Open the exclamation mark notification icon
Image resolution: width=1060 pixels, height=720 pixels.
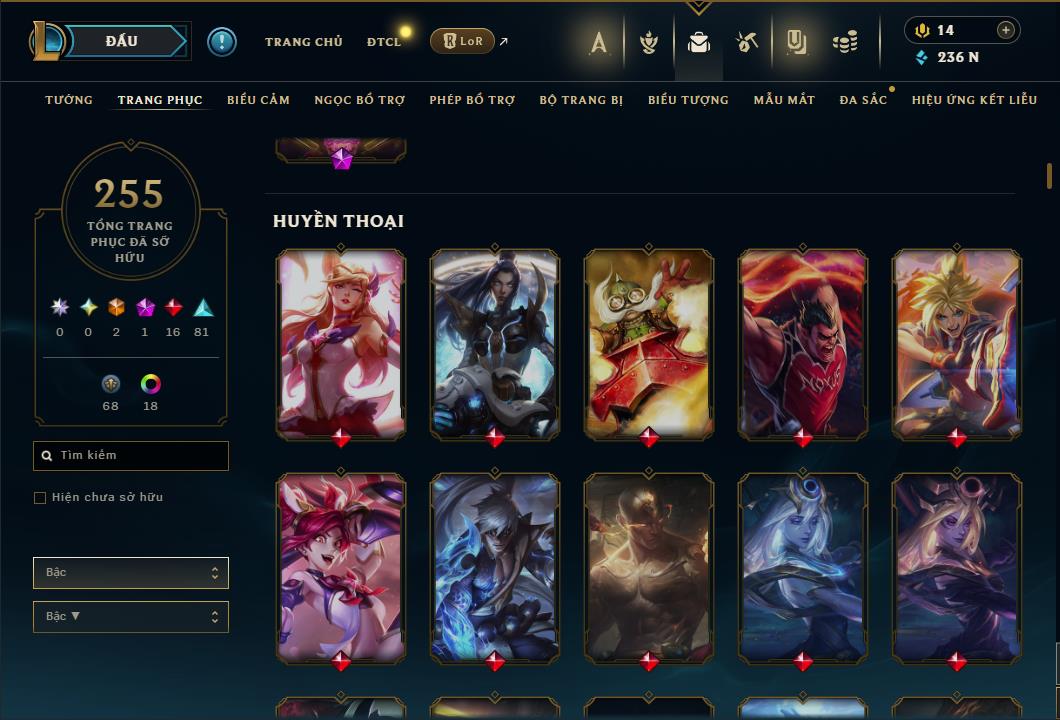pyautogui.click(x=222, y=42)
